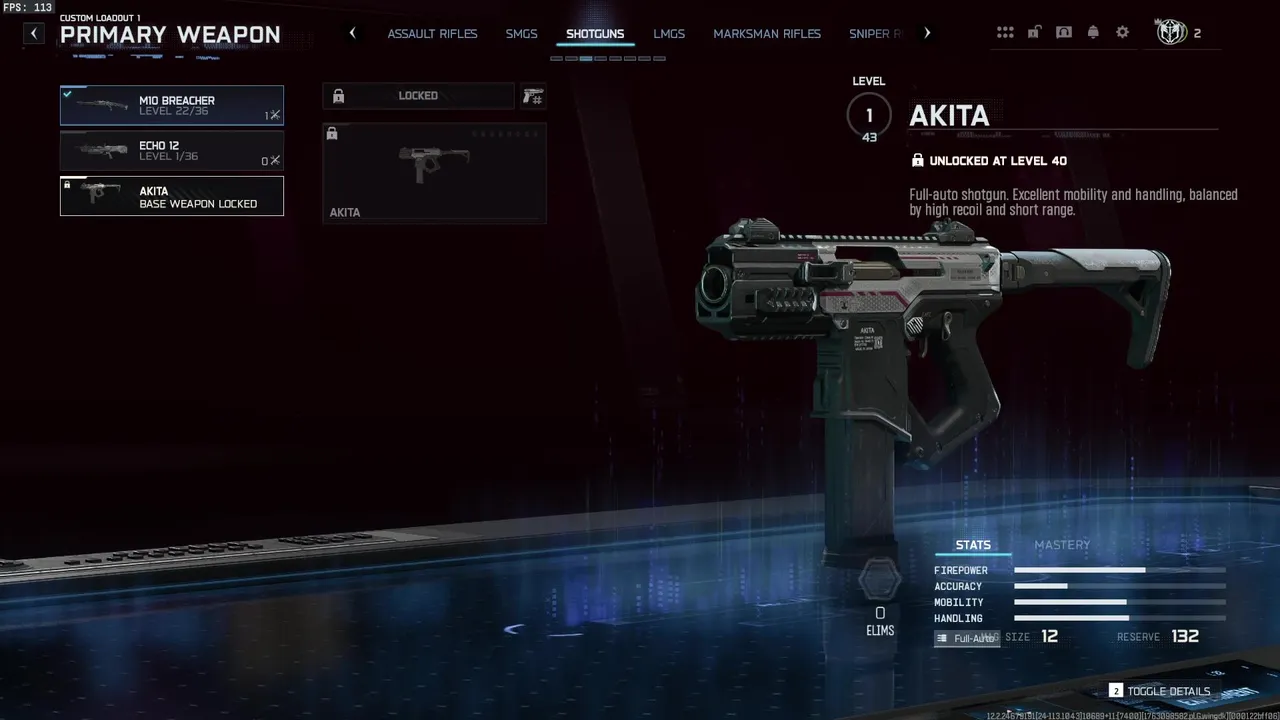Show more weapon categories with right arrow
This screenshot has width=1280, height=720.
click(x=927, y=33)
